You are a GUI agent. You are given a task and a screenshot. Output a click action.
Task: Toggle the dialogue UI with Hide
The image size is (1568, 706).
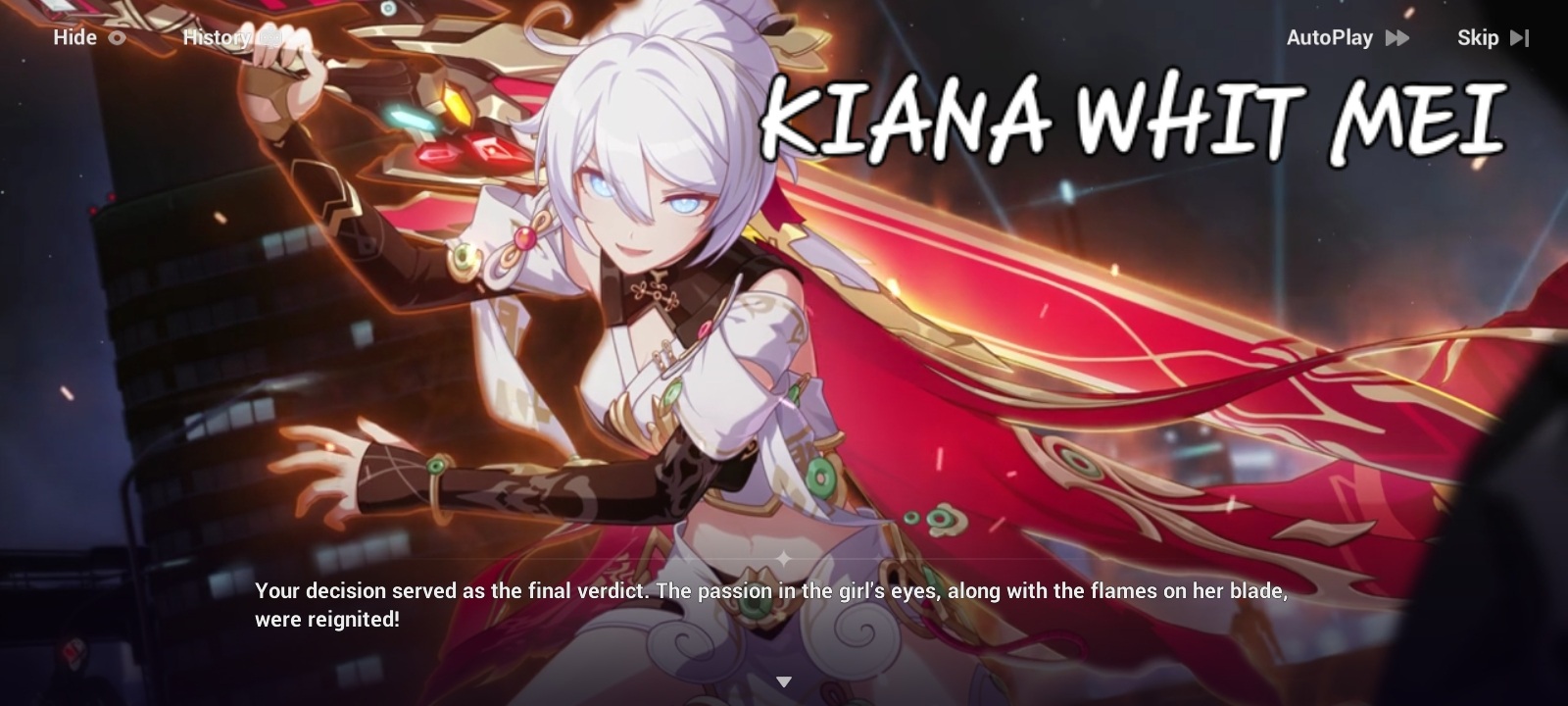tap(73, 37)
